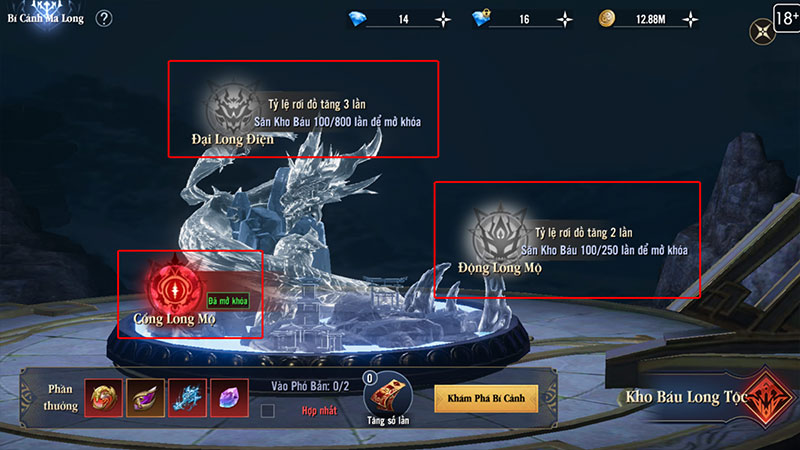View the purple crystal reward item
The width and height of the screenshot is (800, 450).
(229, 398)
